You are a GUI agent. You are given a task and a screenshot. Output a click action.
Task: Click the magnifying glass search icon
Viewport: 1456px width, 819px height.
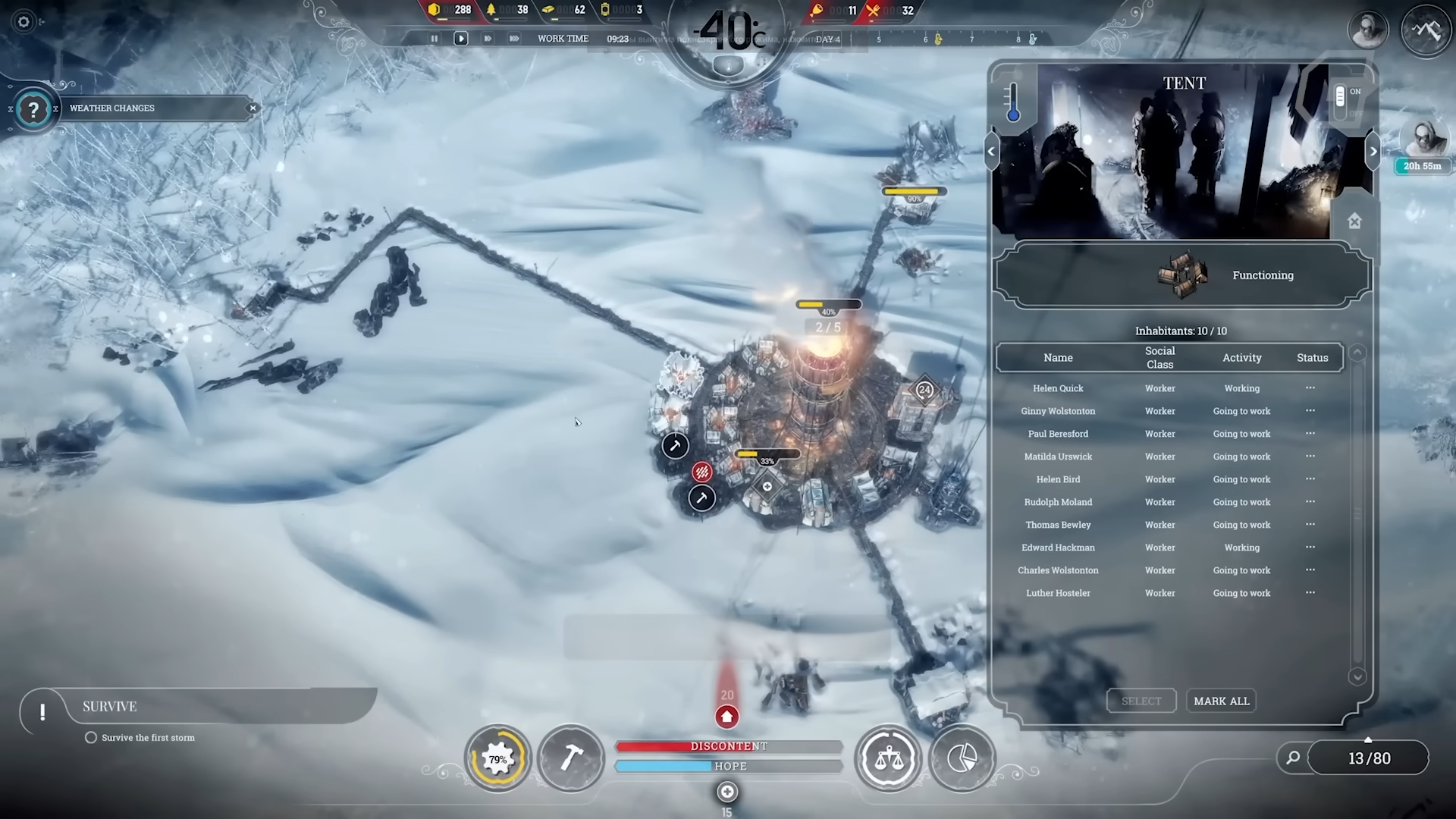[x=1293, y=758]
